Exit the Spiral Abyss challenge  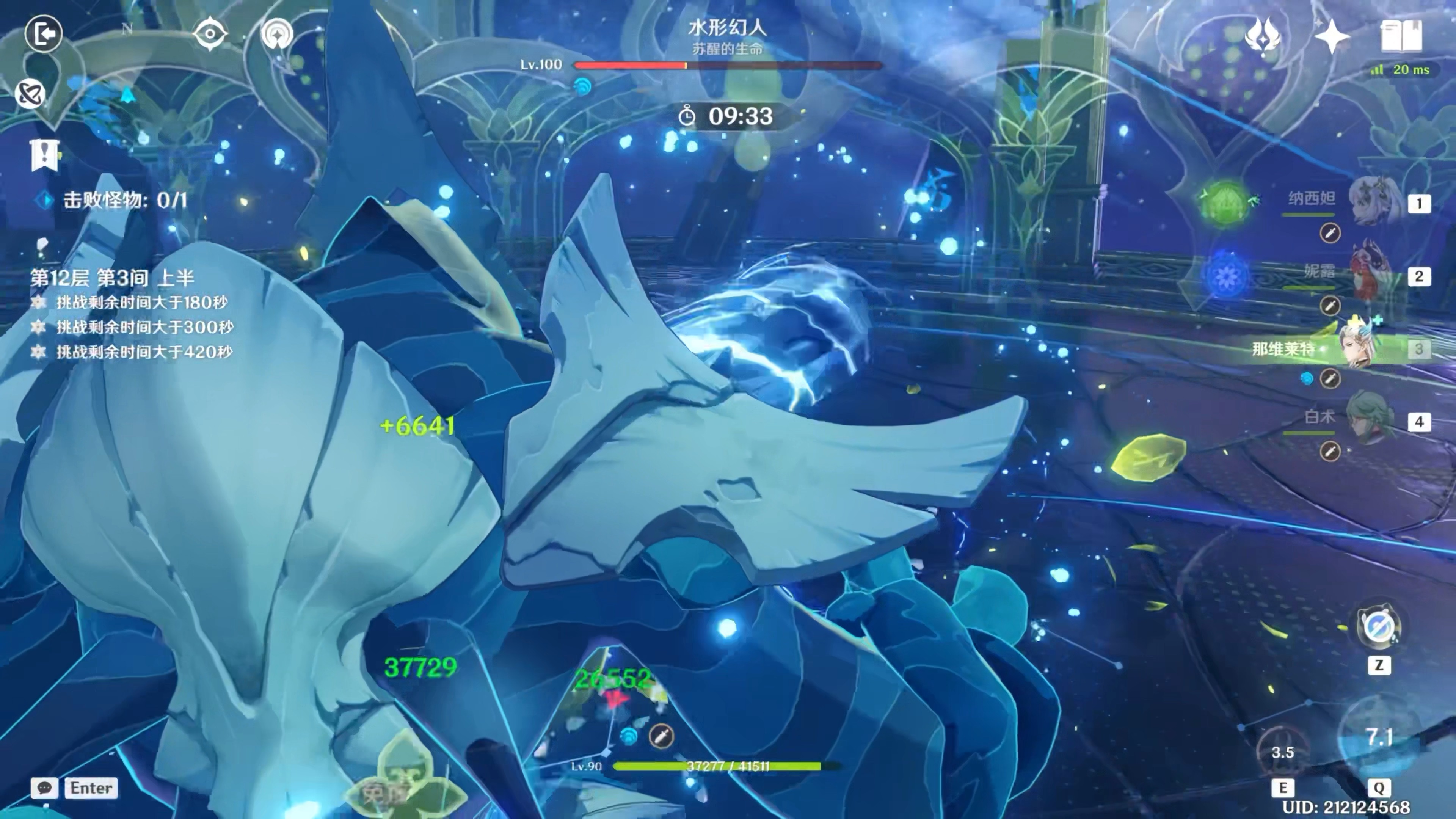pos(43,34)
